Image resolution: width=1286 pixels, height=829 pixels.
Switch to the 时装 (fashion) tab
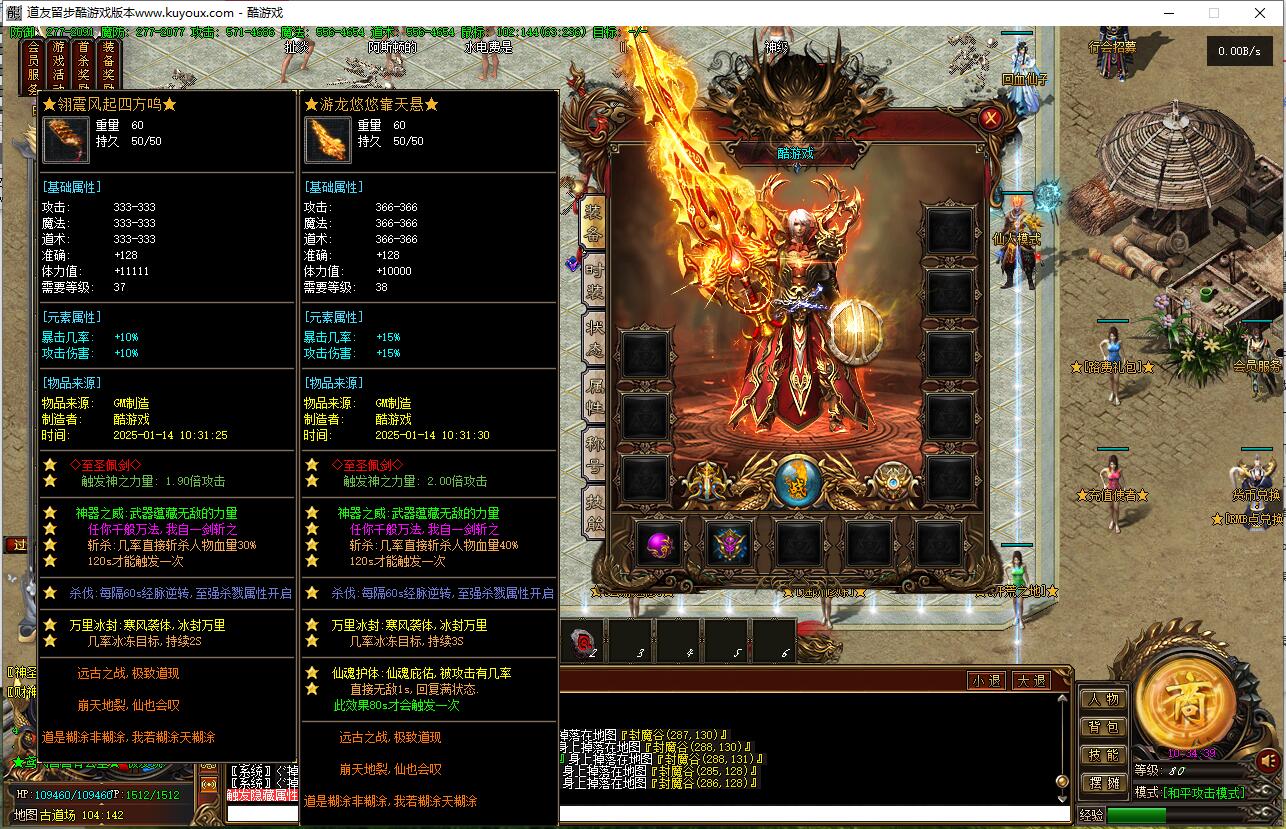pyautogui.click(x=594, y=279)
